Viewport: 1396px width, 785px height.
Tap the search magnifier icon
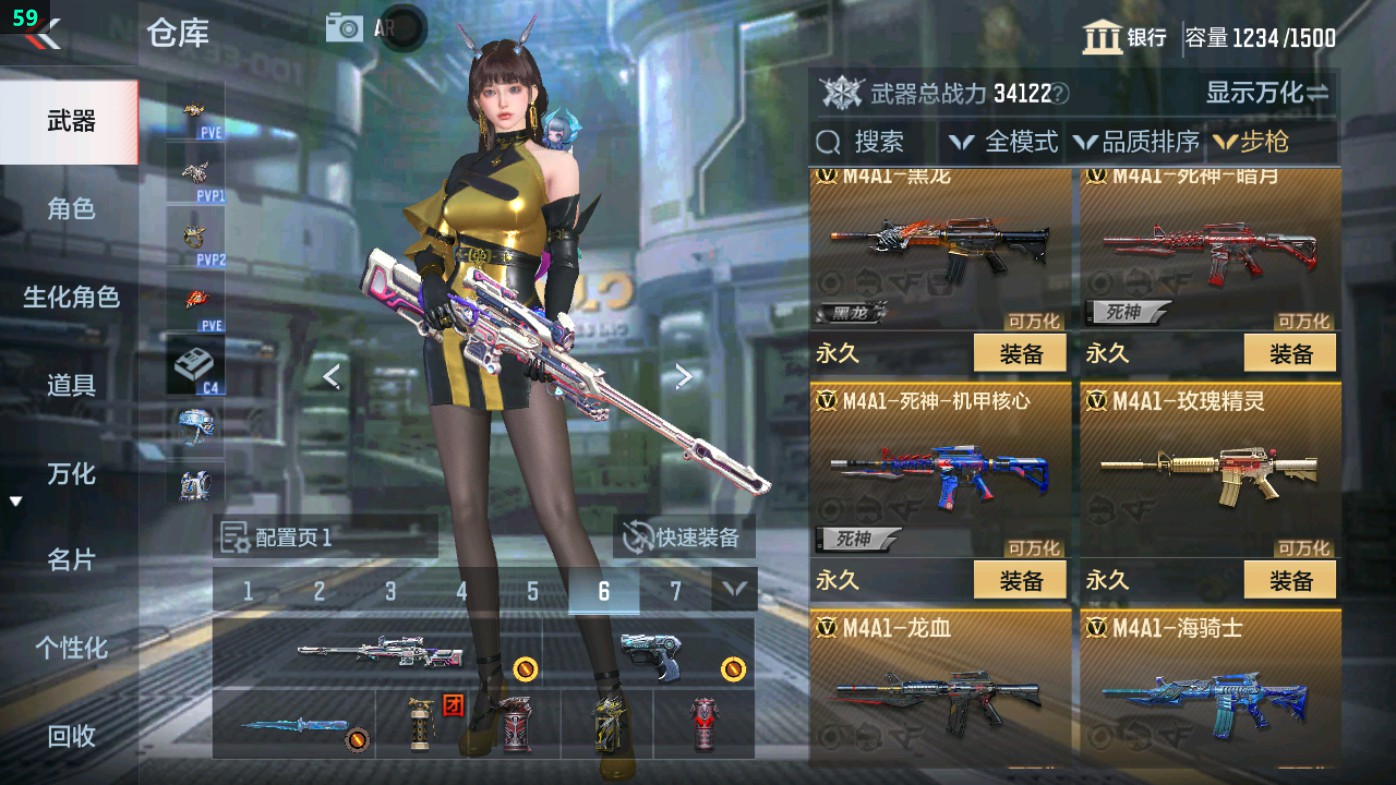[x=828, y=142]
